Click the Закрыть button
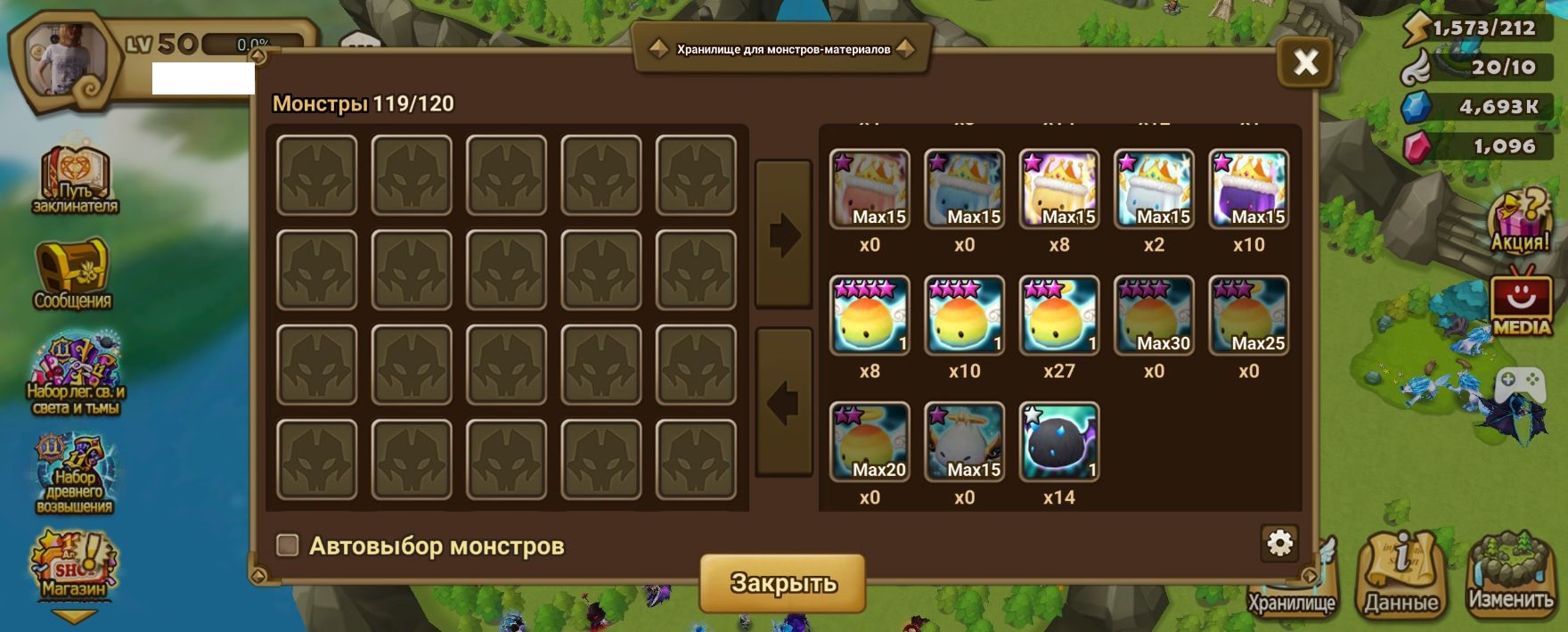 point(782,583)
